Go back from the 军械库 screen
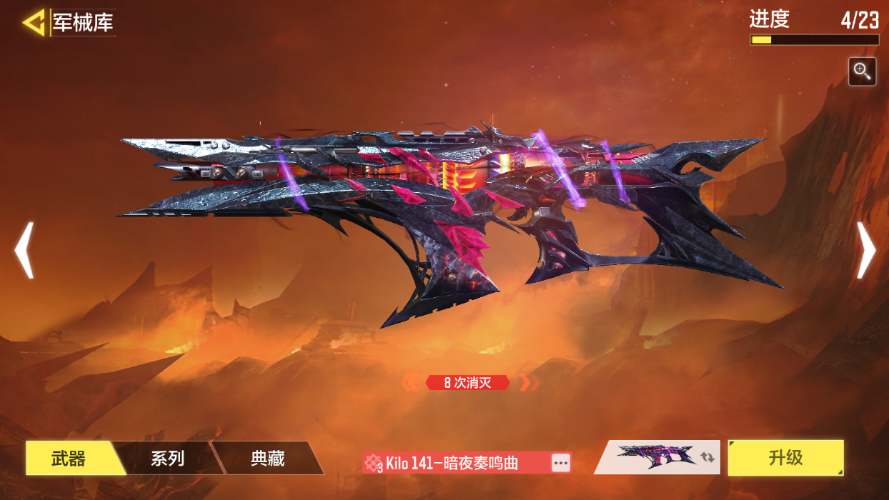 pos(34,21)
